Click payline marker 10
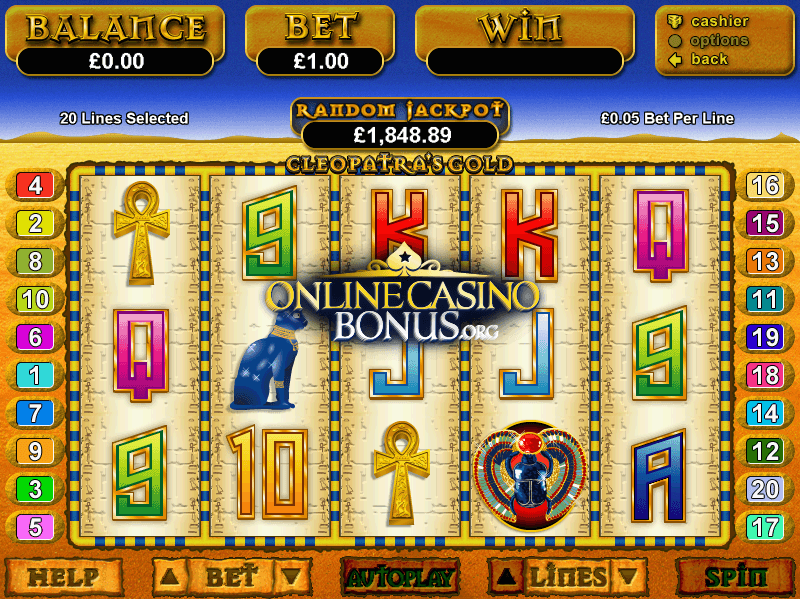The image size is (802, 599). 35,299
